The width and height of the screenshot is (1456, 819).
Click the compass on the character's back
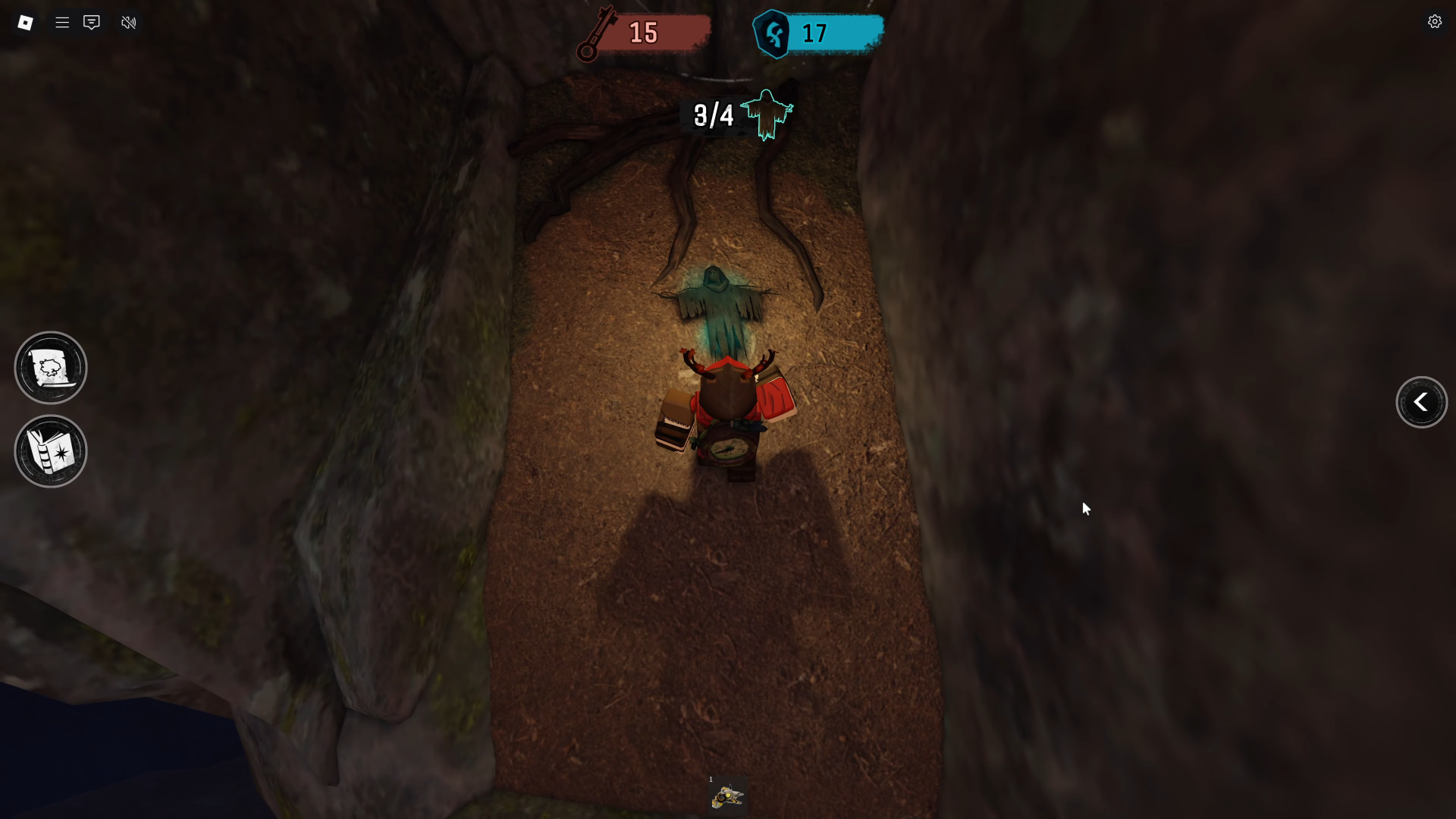(x=728, y=449)
